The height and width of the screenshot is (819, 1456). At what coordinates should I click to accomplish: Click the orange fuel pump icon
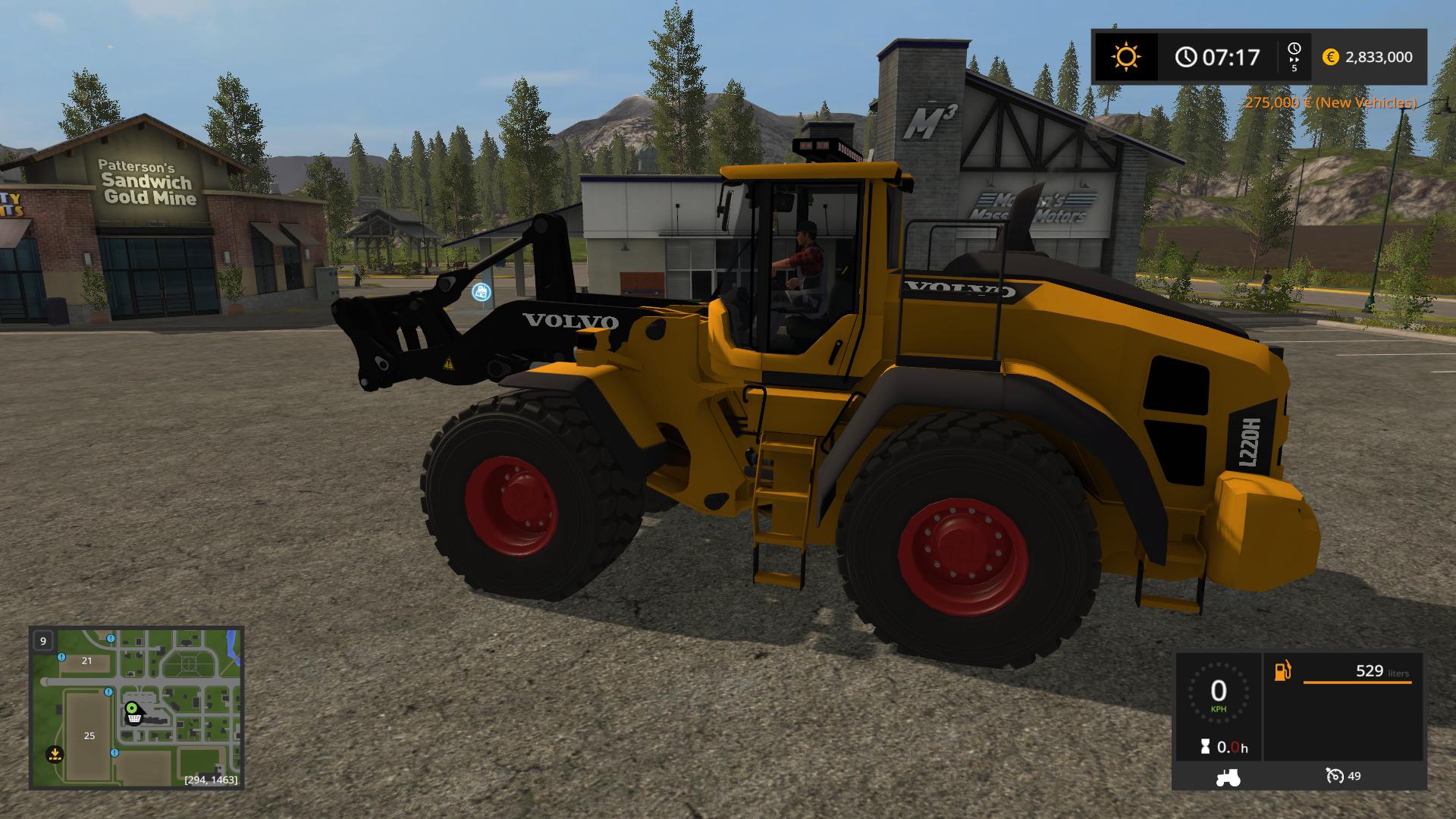tap(1282, 671)
